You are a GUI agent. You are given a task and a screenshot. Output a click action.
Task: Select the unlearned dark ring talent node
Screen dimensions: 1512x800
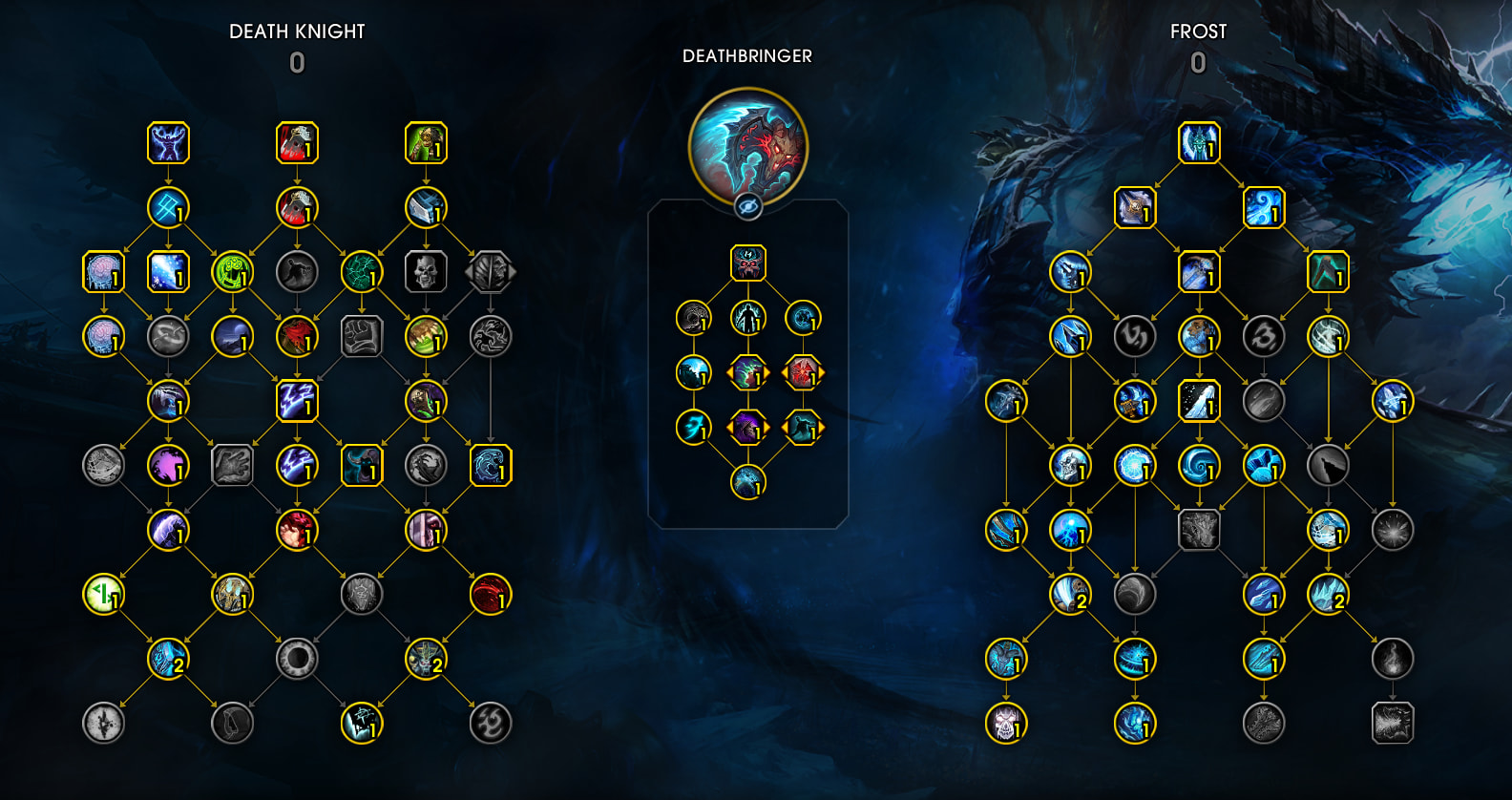(297, 659)
